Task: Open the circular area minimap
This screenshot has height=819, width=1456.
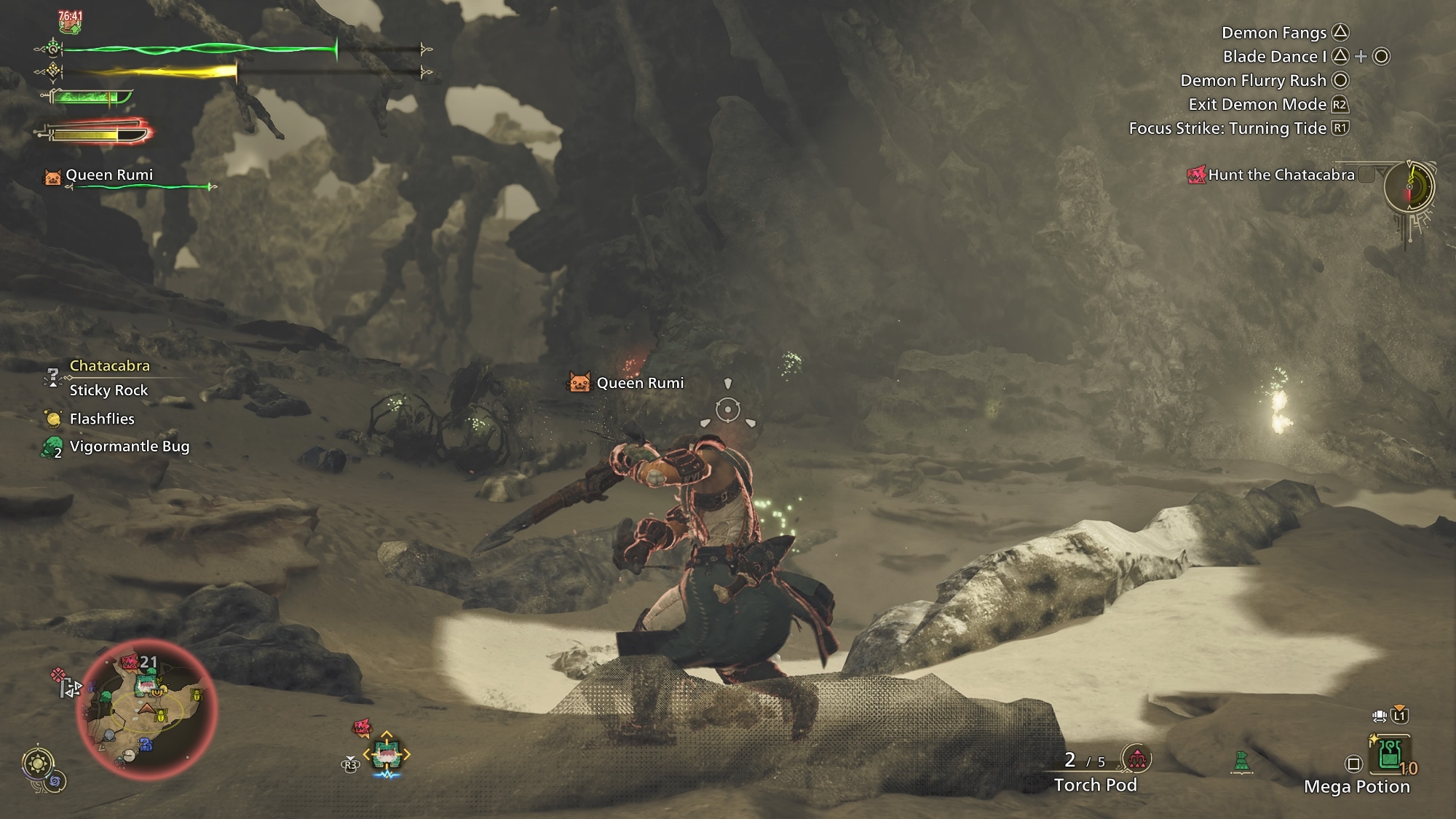Action: tap(146, 711)
